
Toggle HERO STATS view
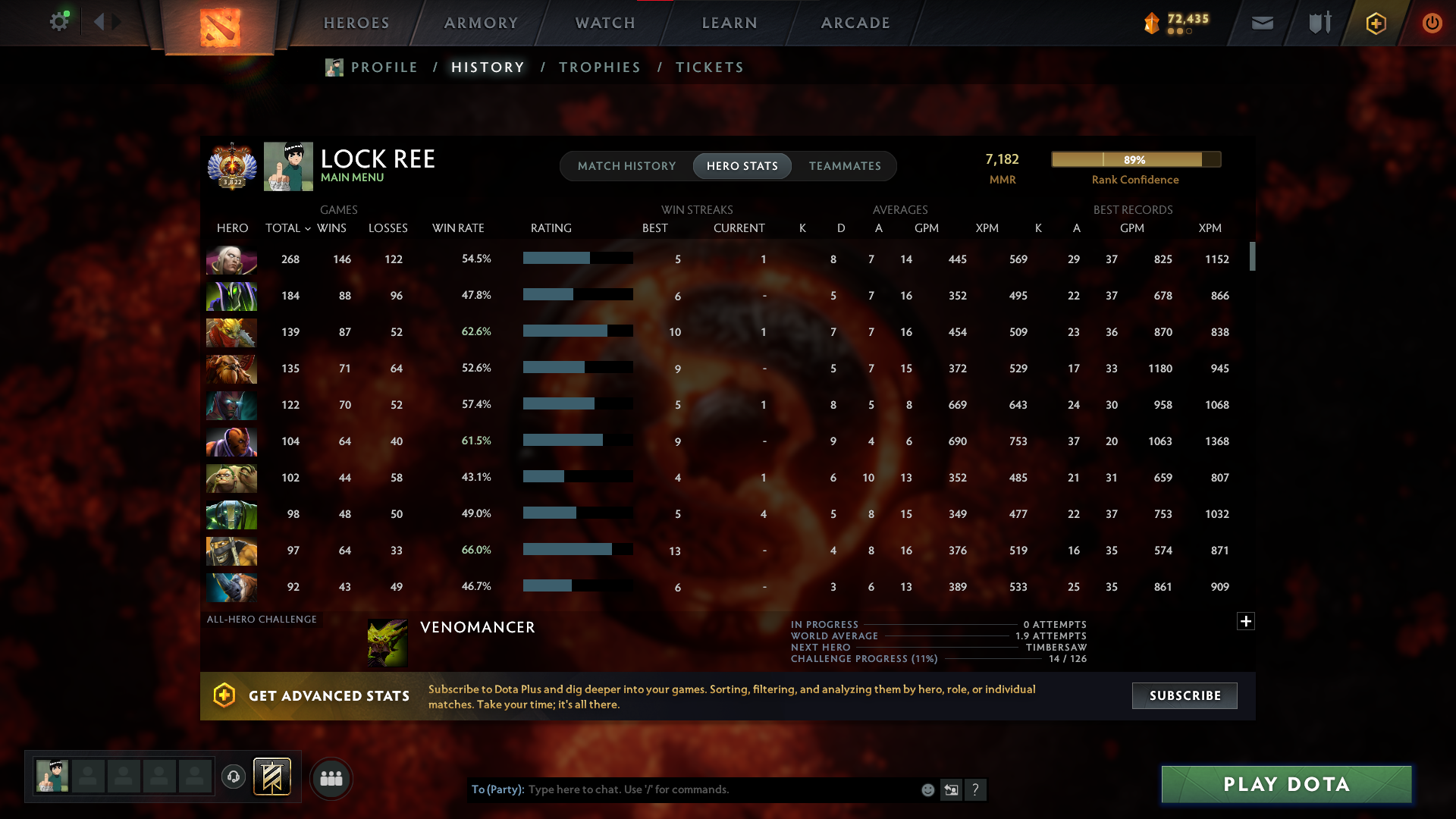pyautogui.click(x=742, y=165)
